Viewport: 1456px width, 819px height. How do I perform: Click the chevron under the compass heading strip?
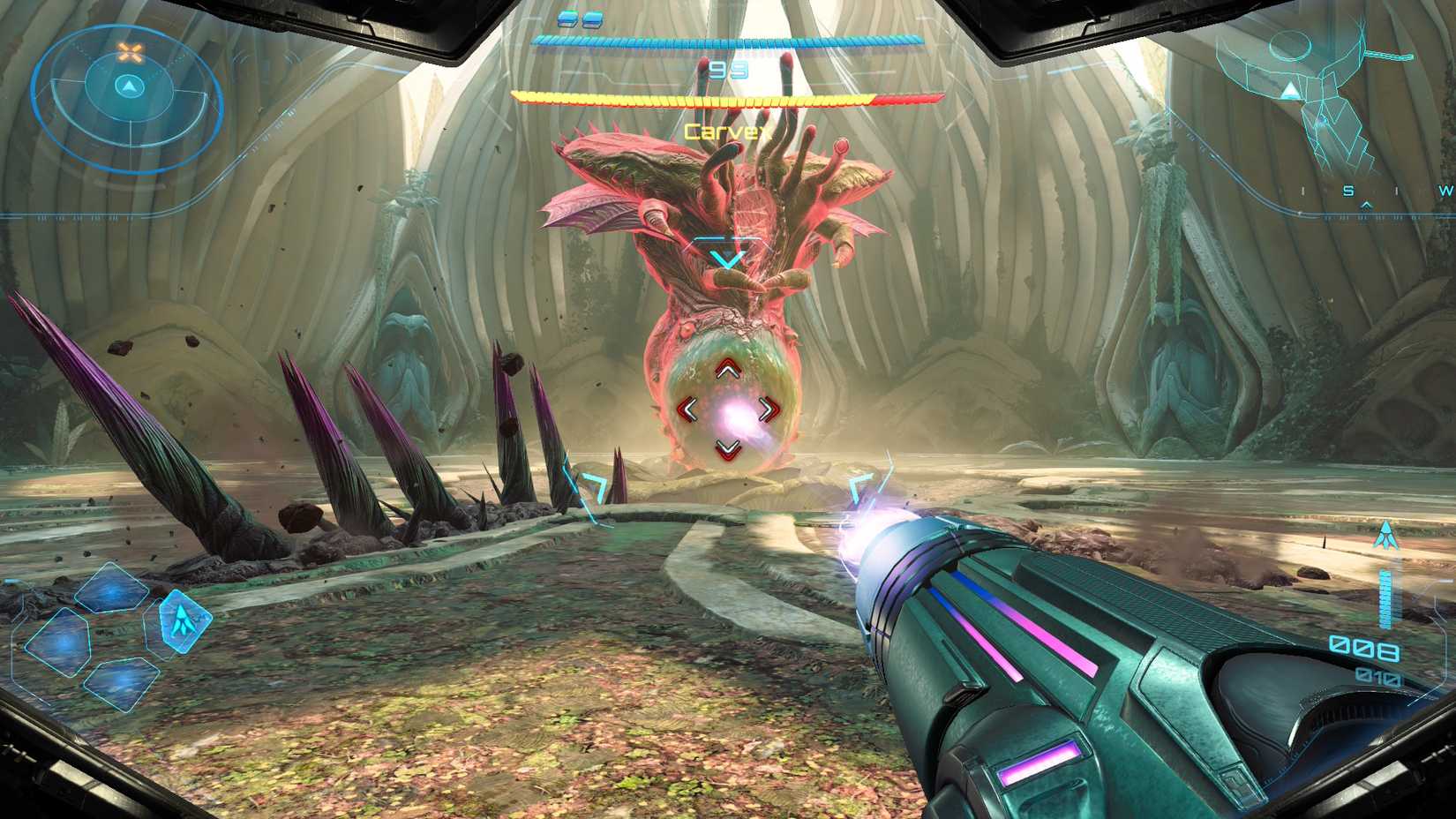tap(1366, 205)
